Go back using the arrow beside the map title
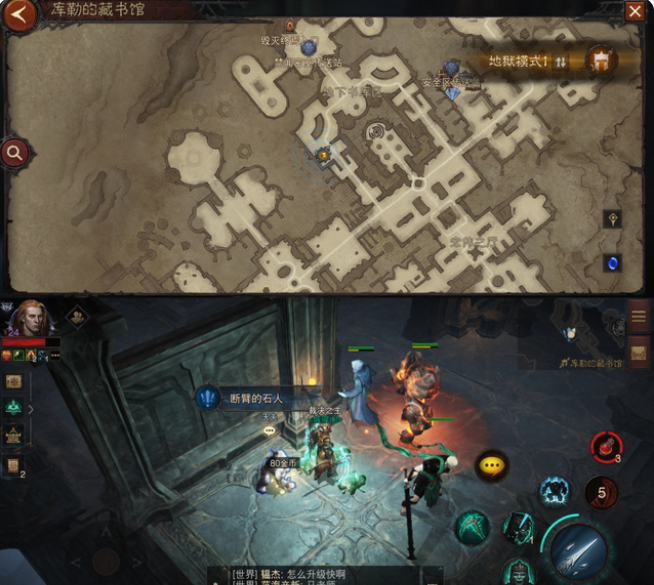 20,14
